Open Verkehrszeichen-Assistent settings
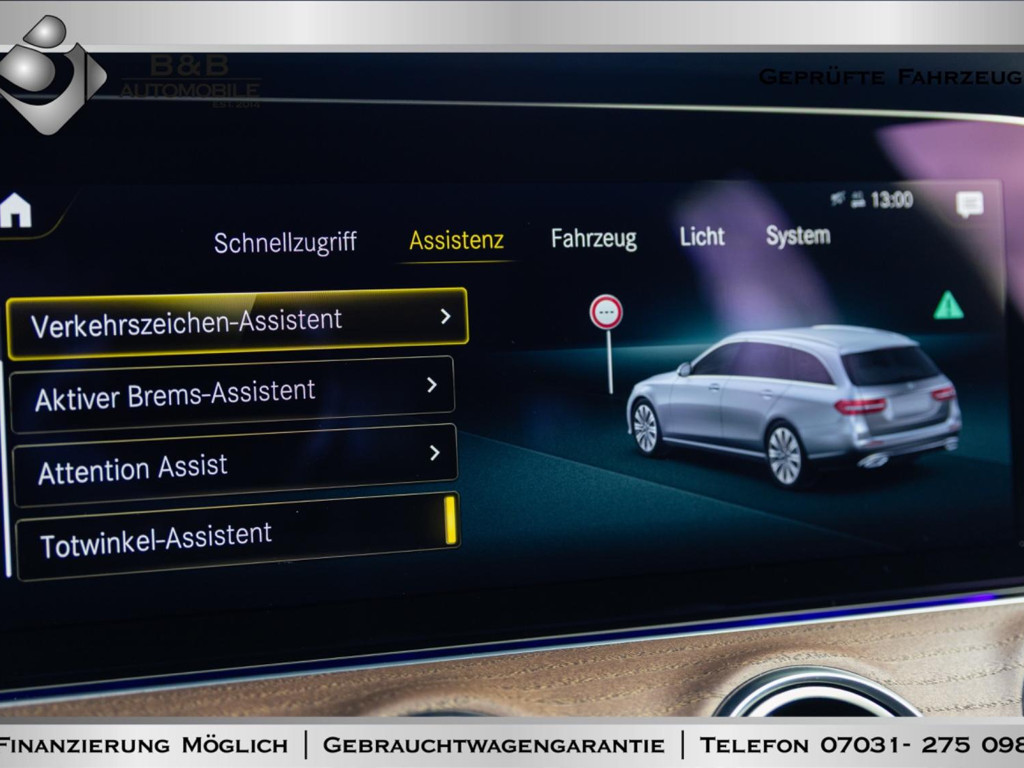Image resolution: width=1024 pixels, height=768 pixels. point(237,323)
